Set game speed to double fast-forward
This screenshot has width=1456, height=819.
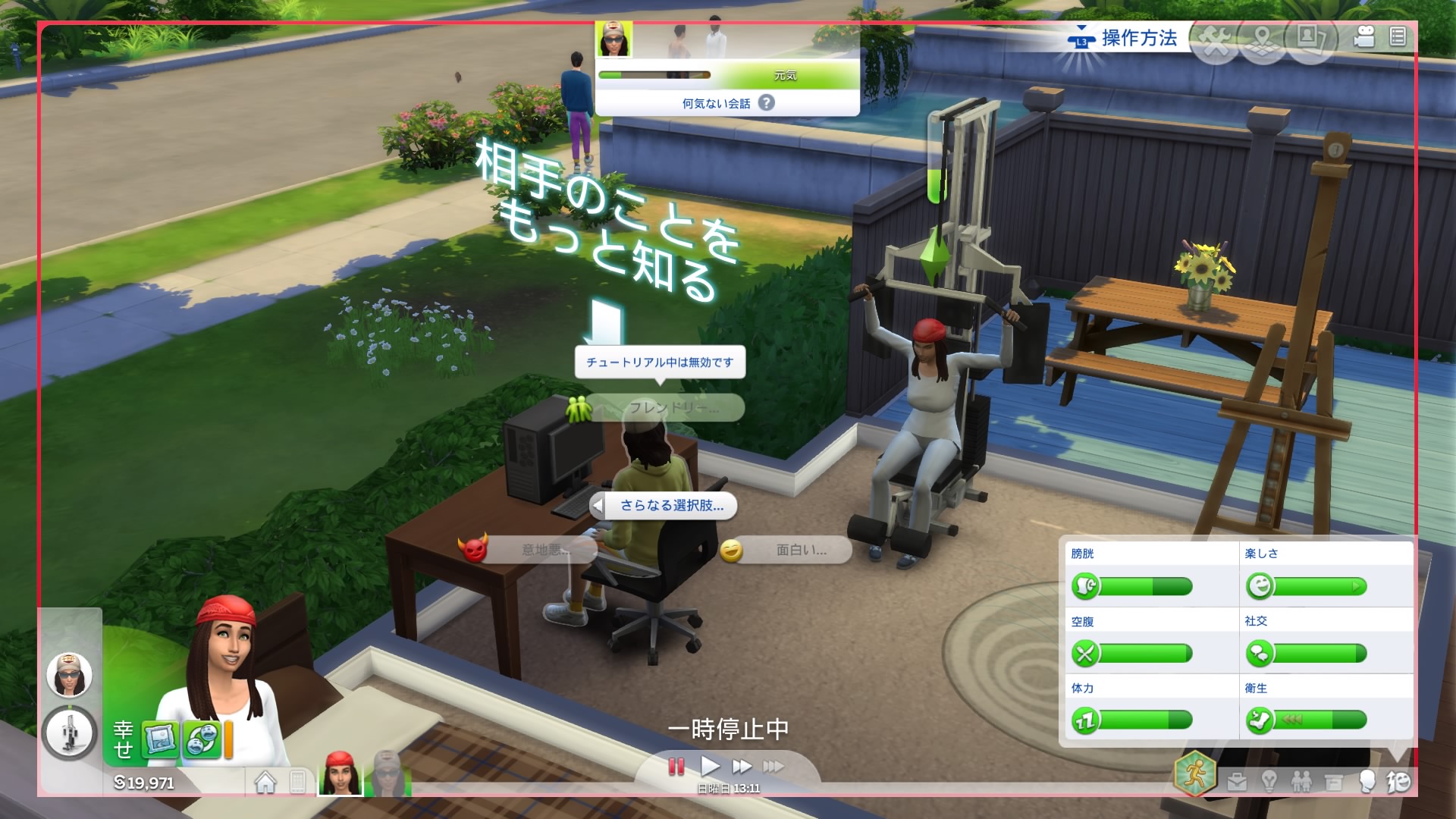742,767
